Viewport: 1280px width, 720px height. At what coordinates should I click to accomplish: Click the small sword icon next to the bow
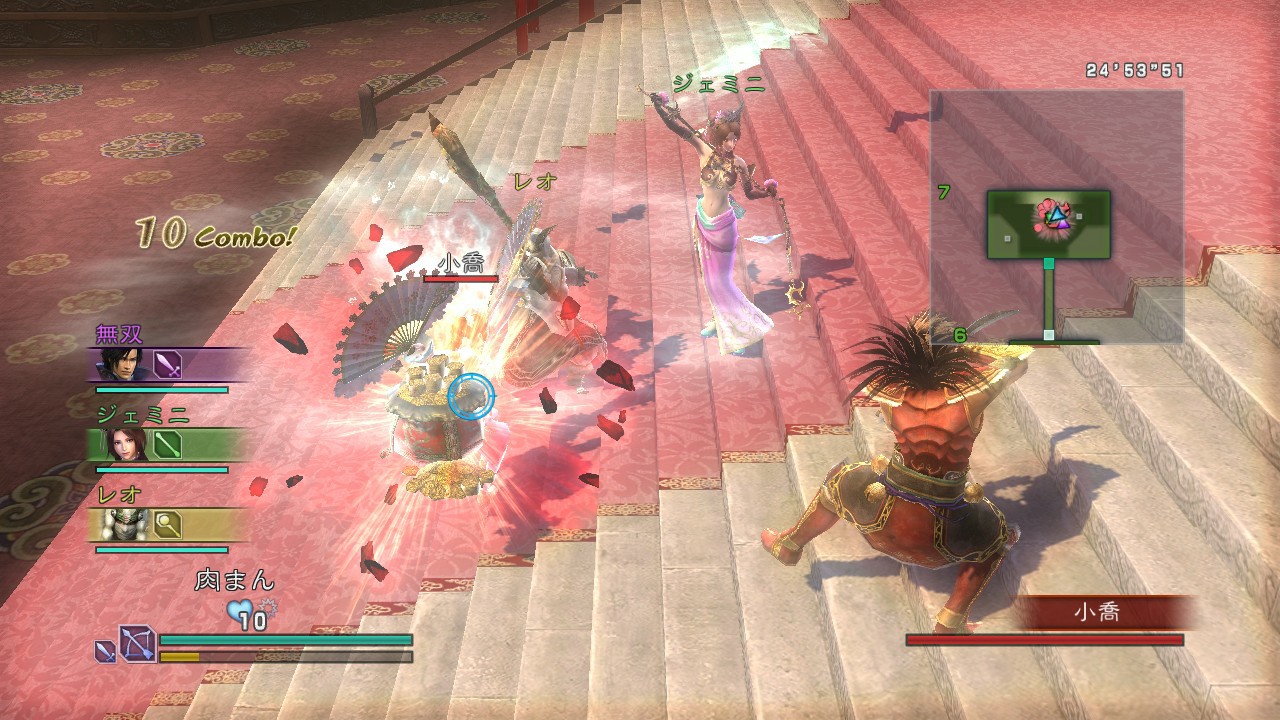click(x=103, y=651)
